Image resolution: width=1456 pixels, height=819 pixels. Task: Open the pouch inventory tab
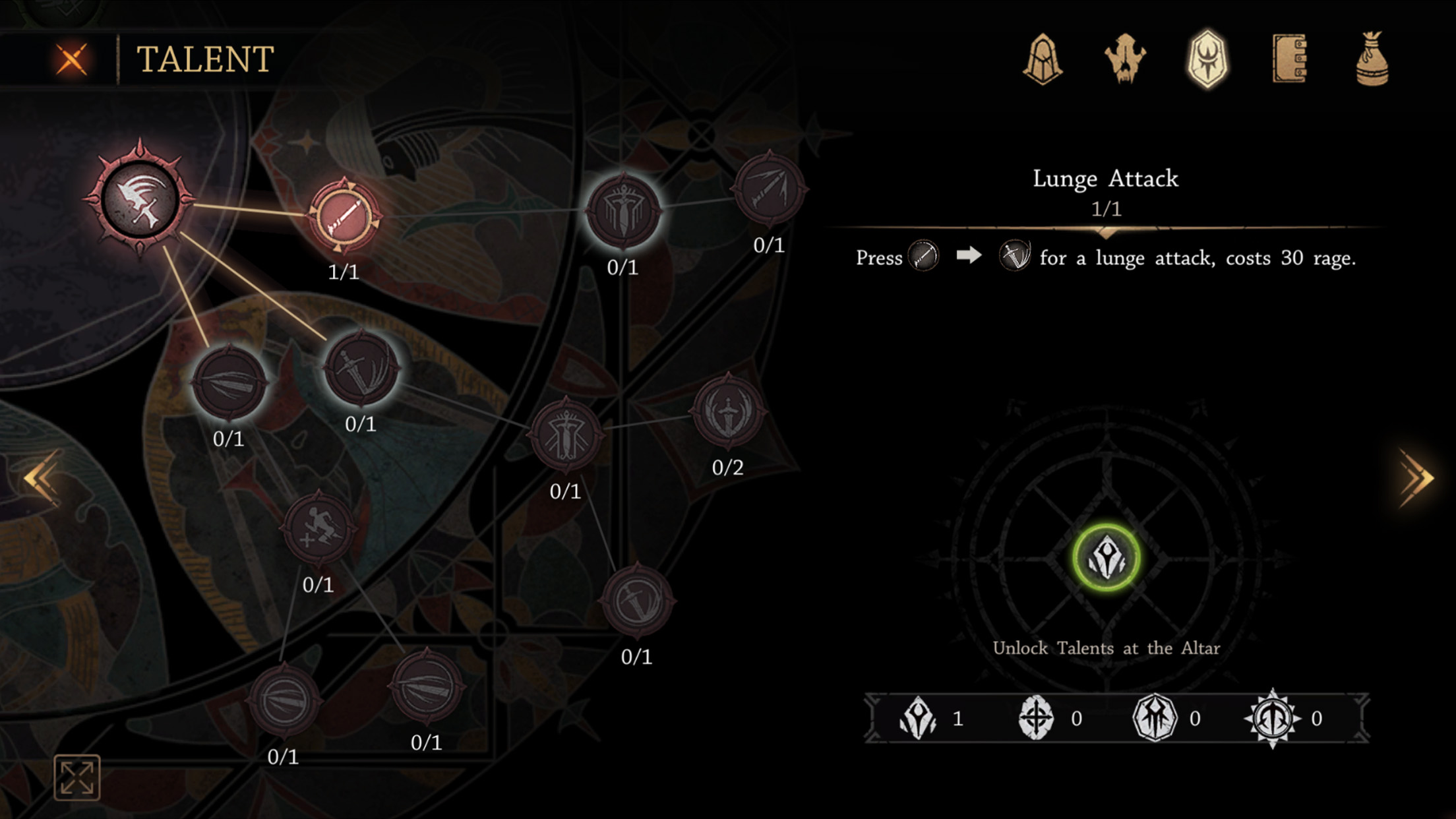(1372, 59)
